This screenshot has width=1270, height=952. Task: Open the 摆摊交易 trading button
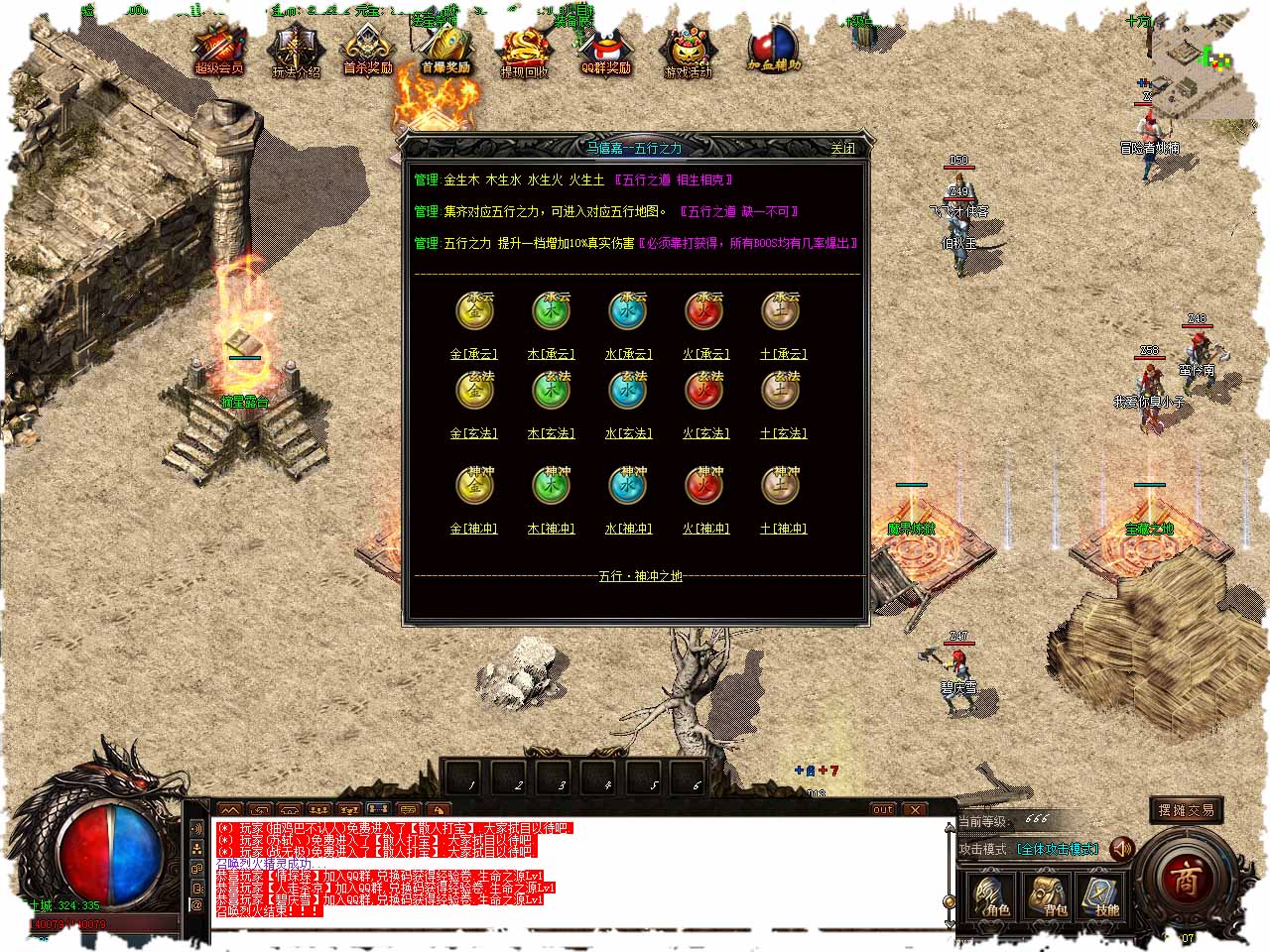point(1185,811)
